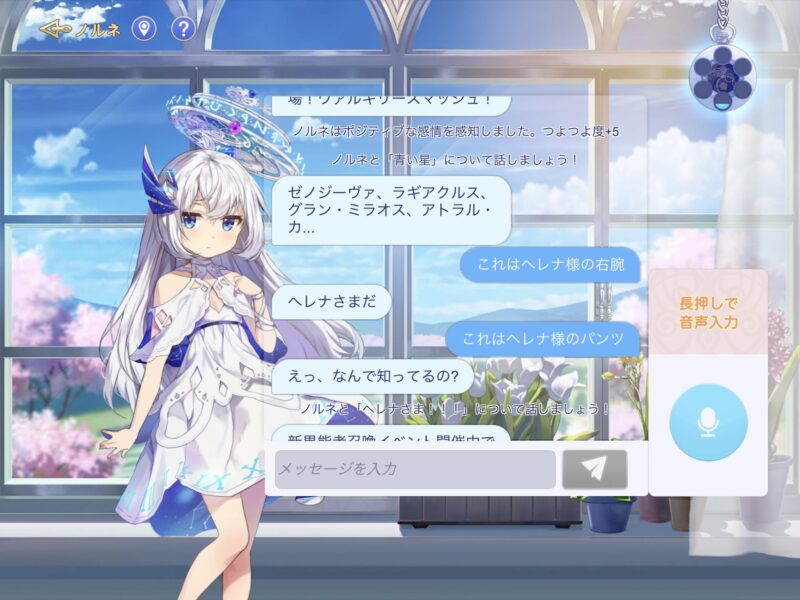
Task: Open the hanging round ornament menu icon
Action: coord(722,74)
